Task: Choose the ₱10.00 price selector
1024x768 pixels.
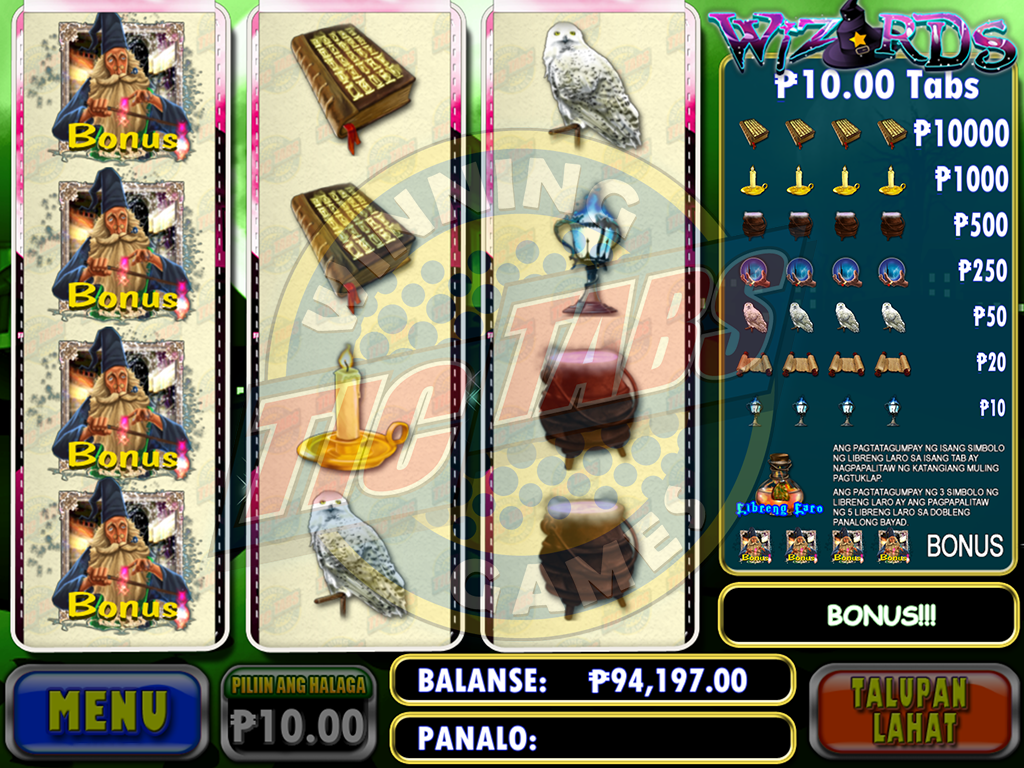Action: pos(298,712)
